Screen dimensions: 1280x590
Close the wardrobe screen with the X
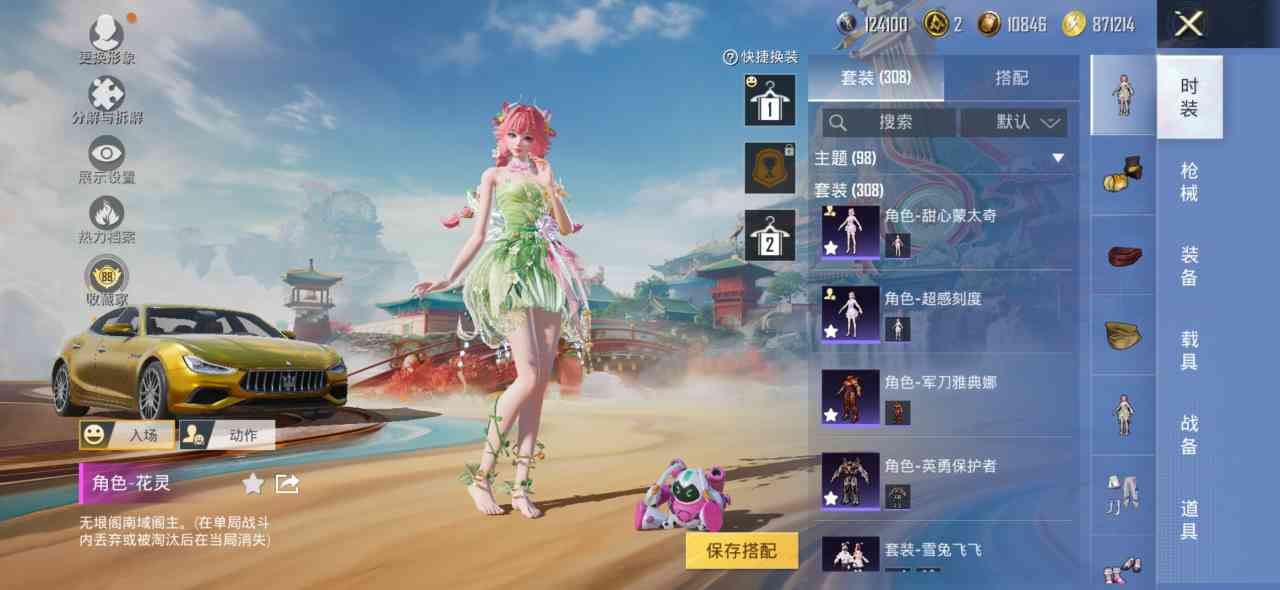pyautogui.click(x=1188, y=24)
